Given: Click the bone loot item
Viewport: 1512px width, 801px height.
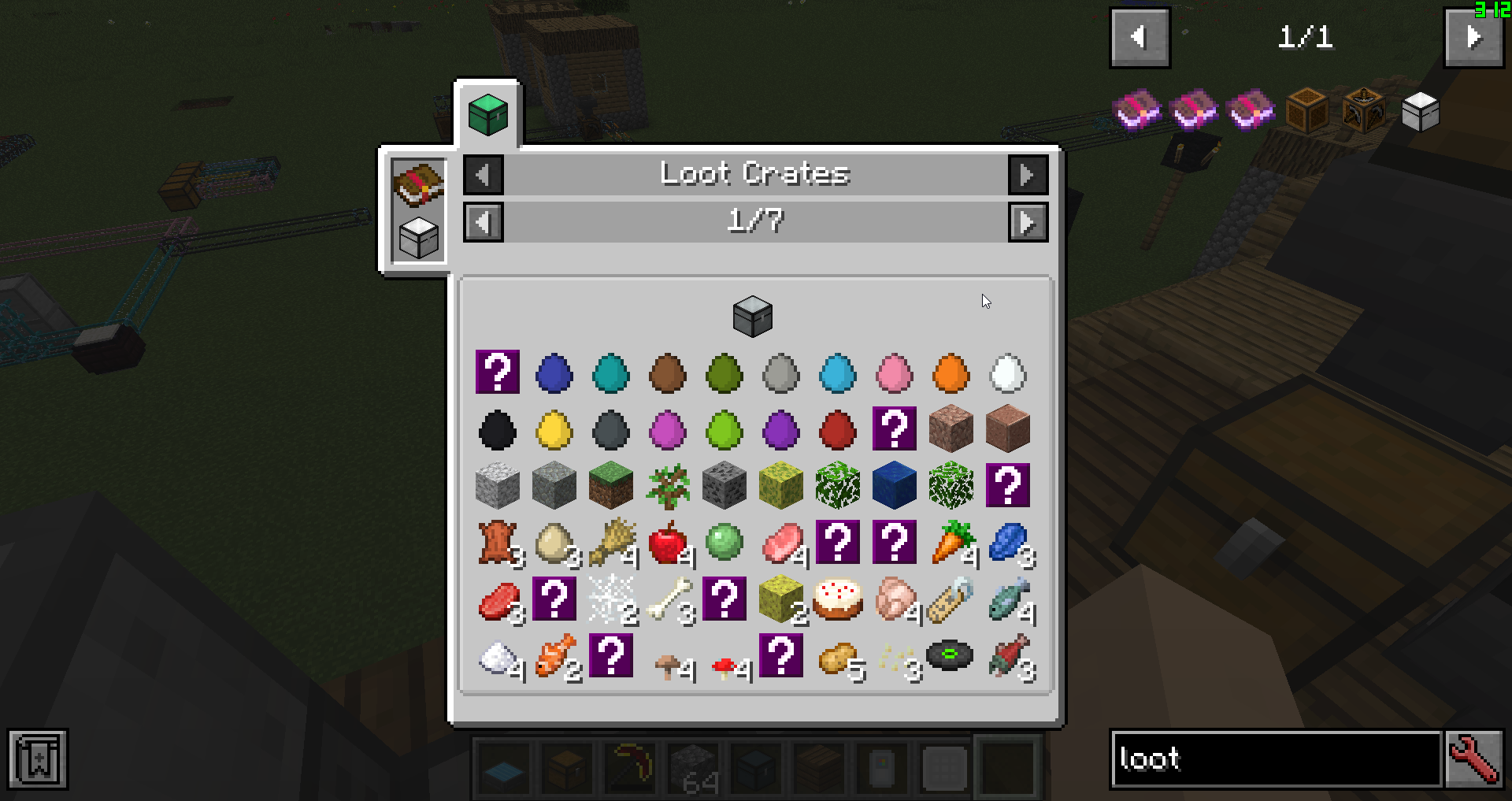Looking at the screenshot, I should click(x=668, y=599).
